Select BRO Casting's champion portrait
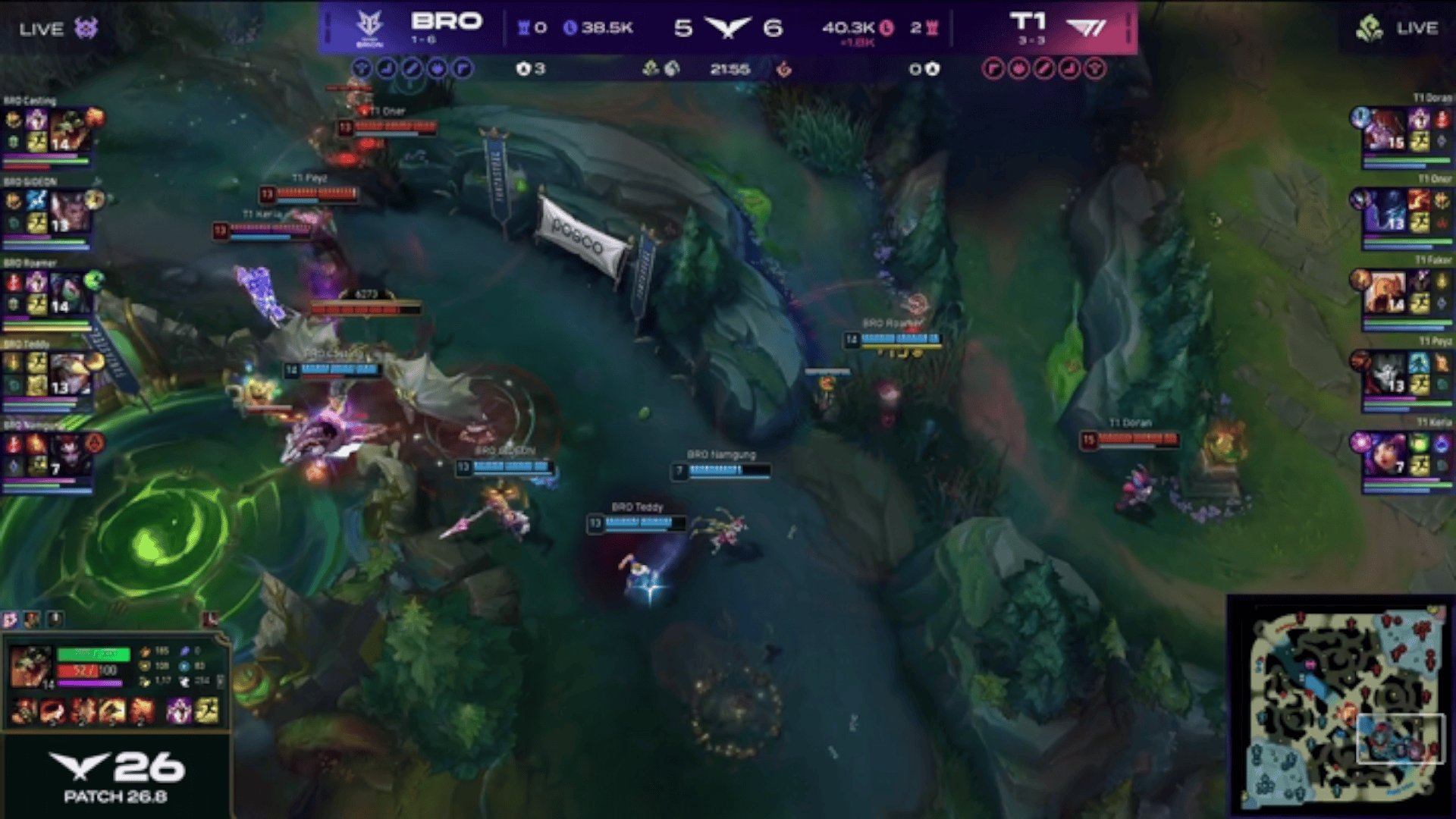The height and width of the screenshot is (819, 1456). click(71, 130)
